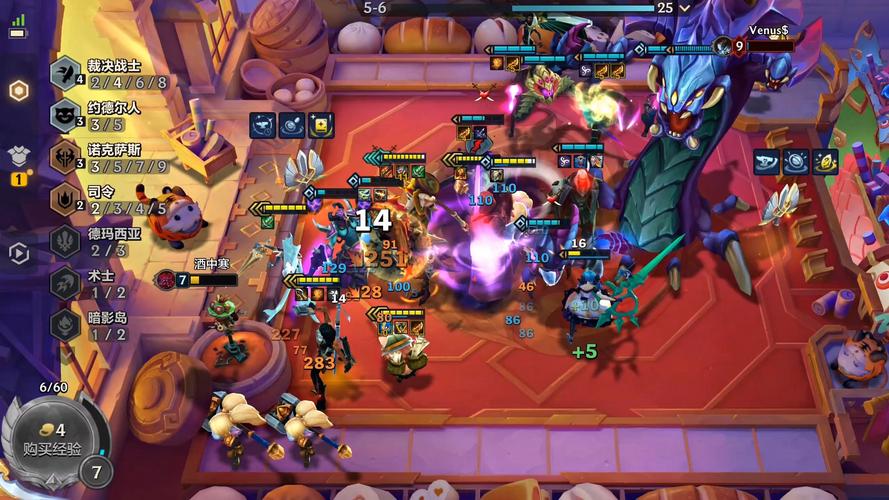Tap the play arrow hexagon icon

pos(18,253)
